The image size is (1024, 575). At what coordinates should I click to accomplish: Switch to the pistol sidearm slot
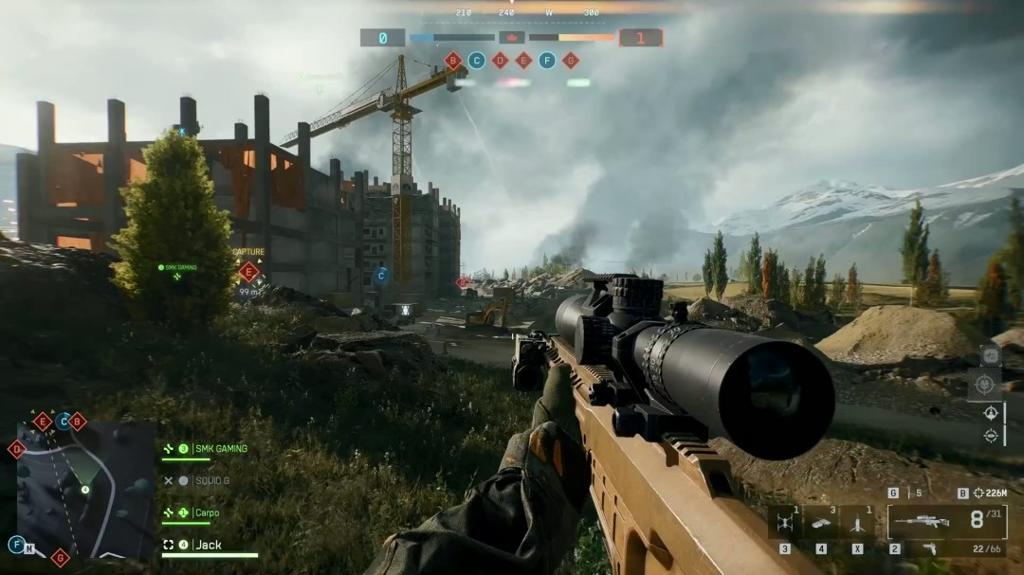[x=929, y=548]
